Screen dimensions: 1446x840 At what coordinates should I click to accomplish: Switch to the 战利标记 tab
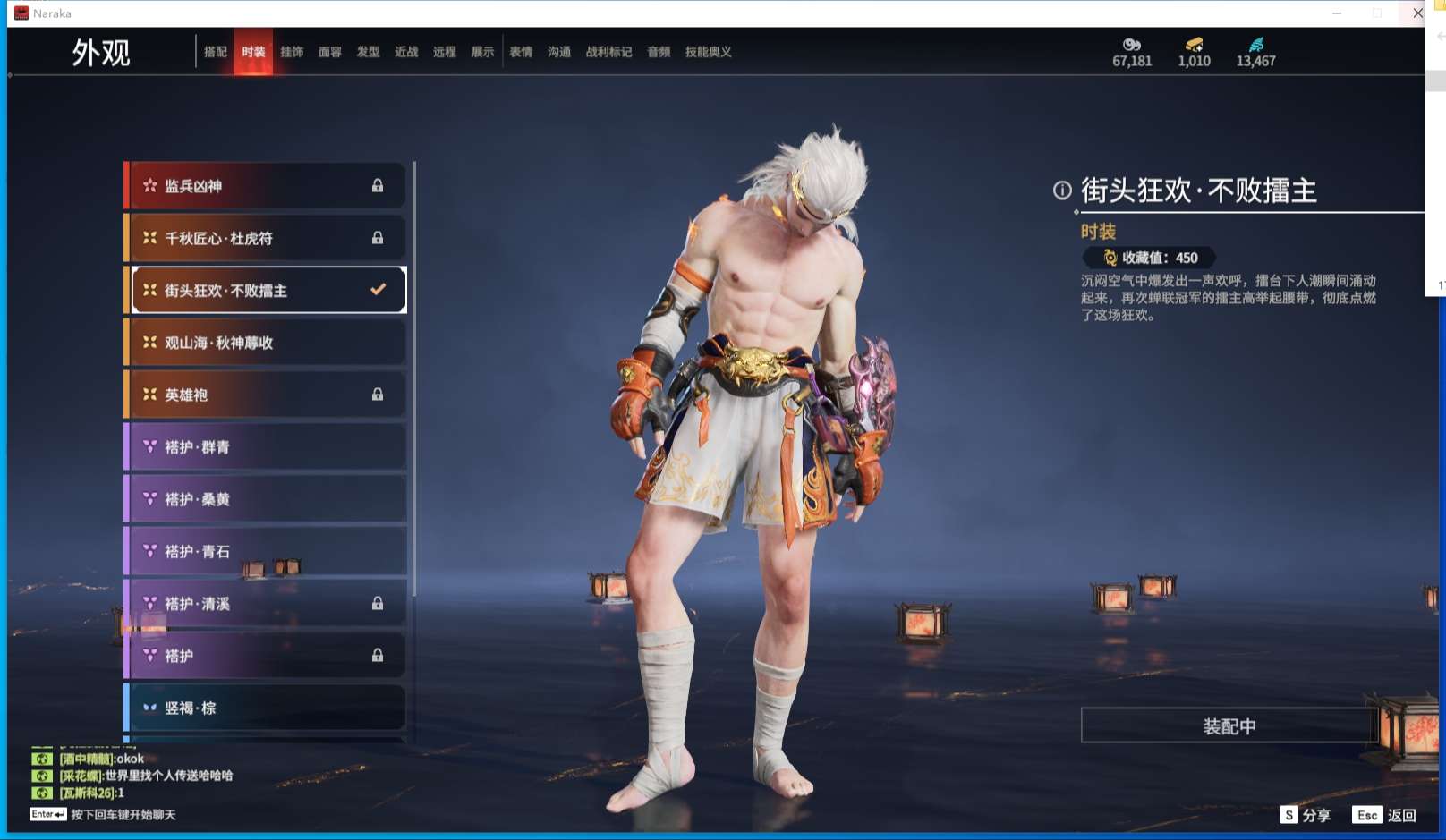click(x=608, y=52)
